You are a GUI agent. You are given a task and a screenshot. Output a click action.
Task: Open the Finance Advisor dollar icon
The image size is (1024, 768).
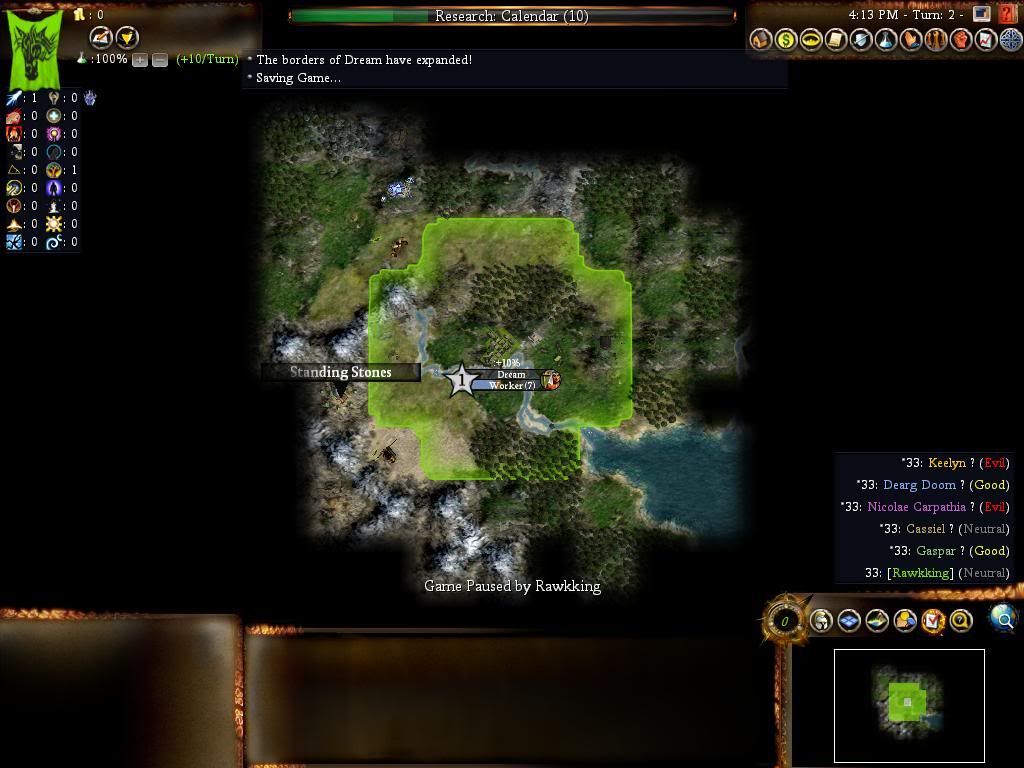point(786,40)
